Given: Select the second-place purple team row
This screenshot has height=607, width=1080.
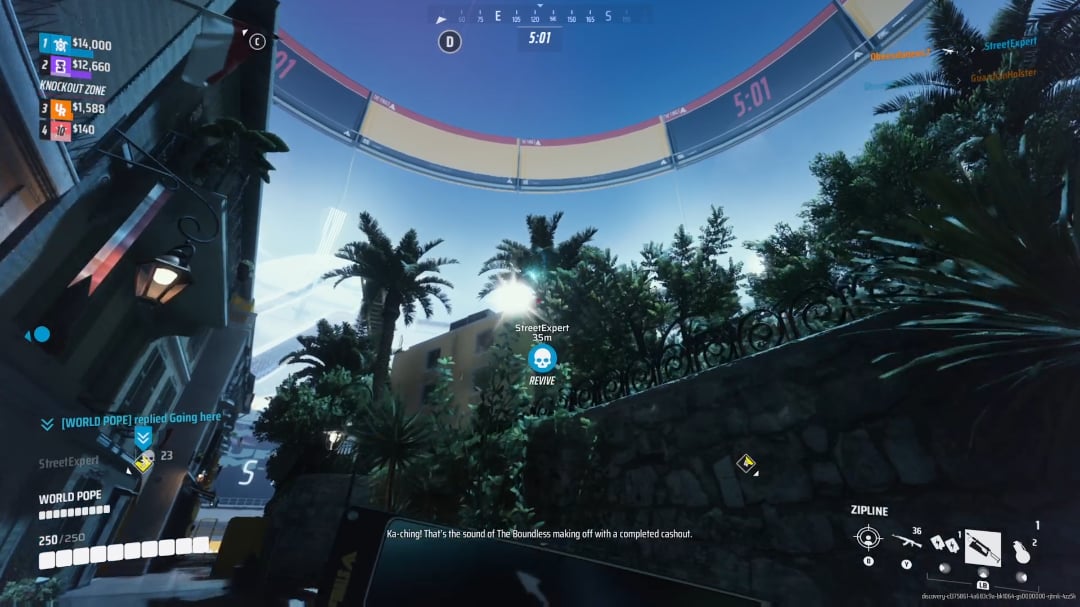Looking at the screenshot, I should [76, 66].
